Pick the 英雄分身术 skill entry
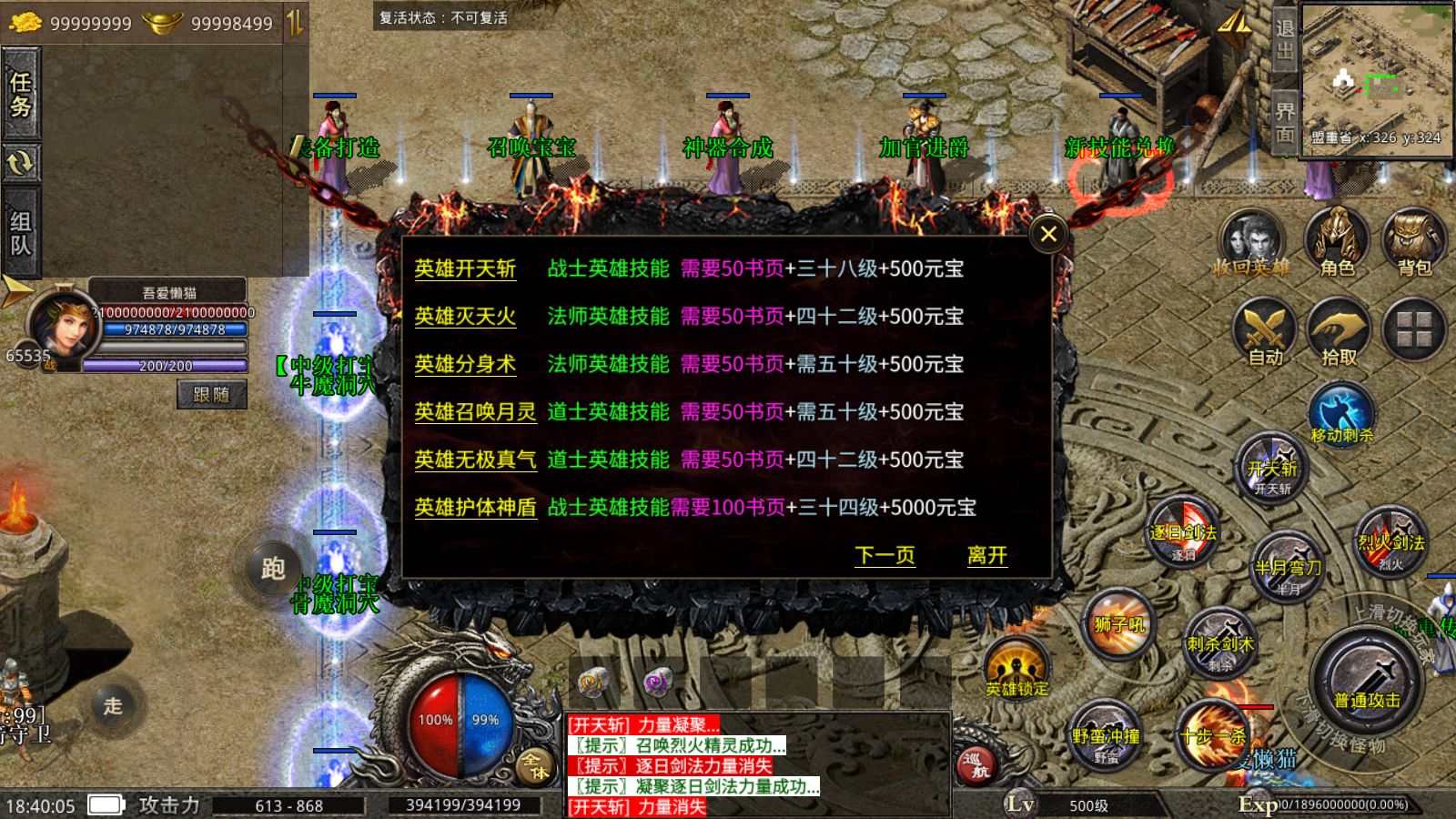The image size is (1456, 819). (x=465, y=364)
